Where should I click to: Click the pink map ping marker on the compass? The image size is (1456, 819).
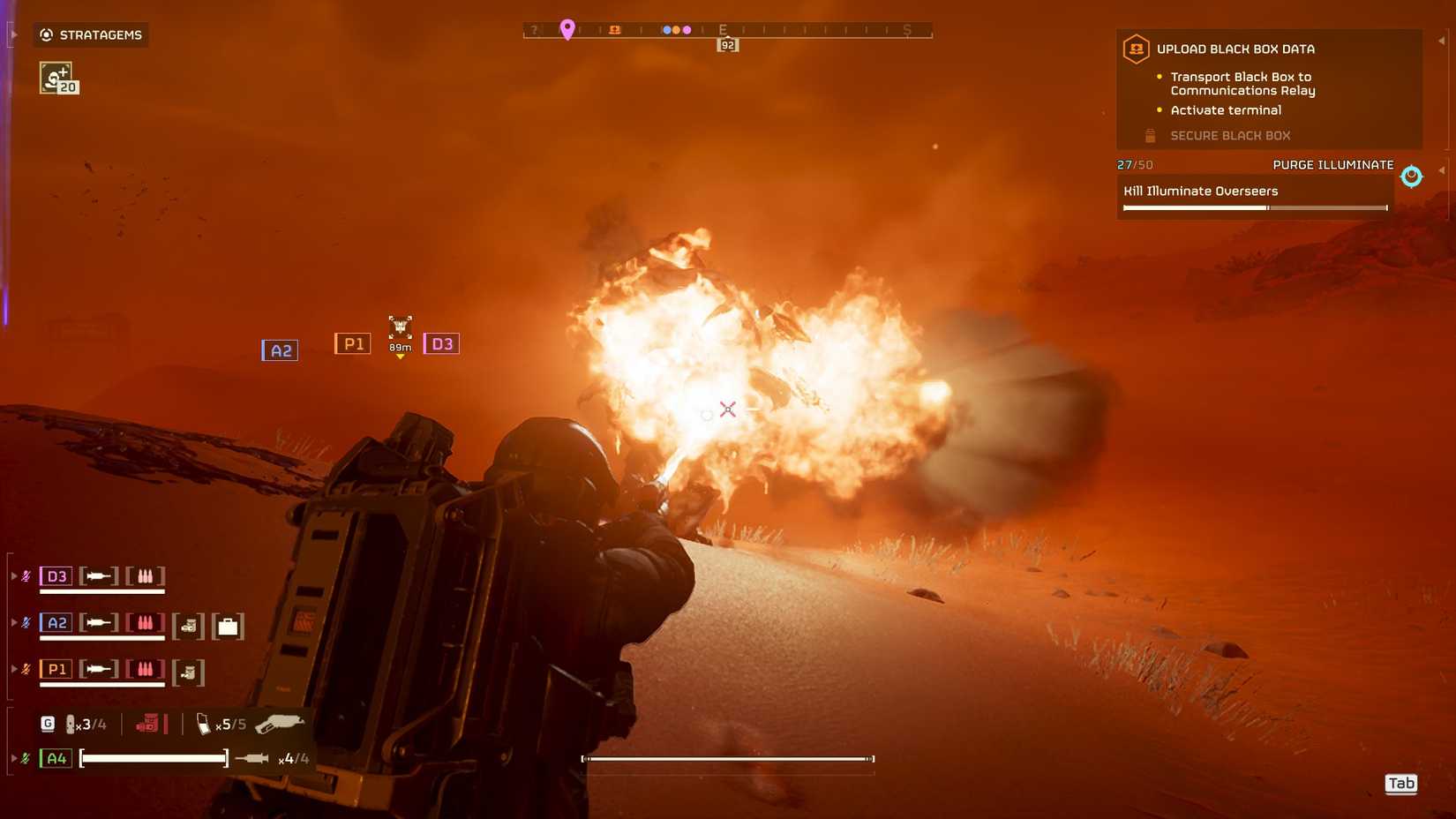point(567,28)
